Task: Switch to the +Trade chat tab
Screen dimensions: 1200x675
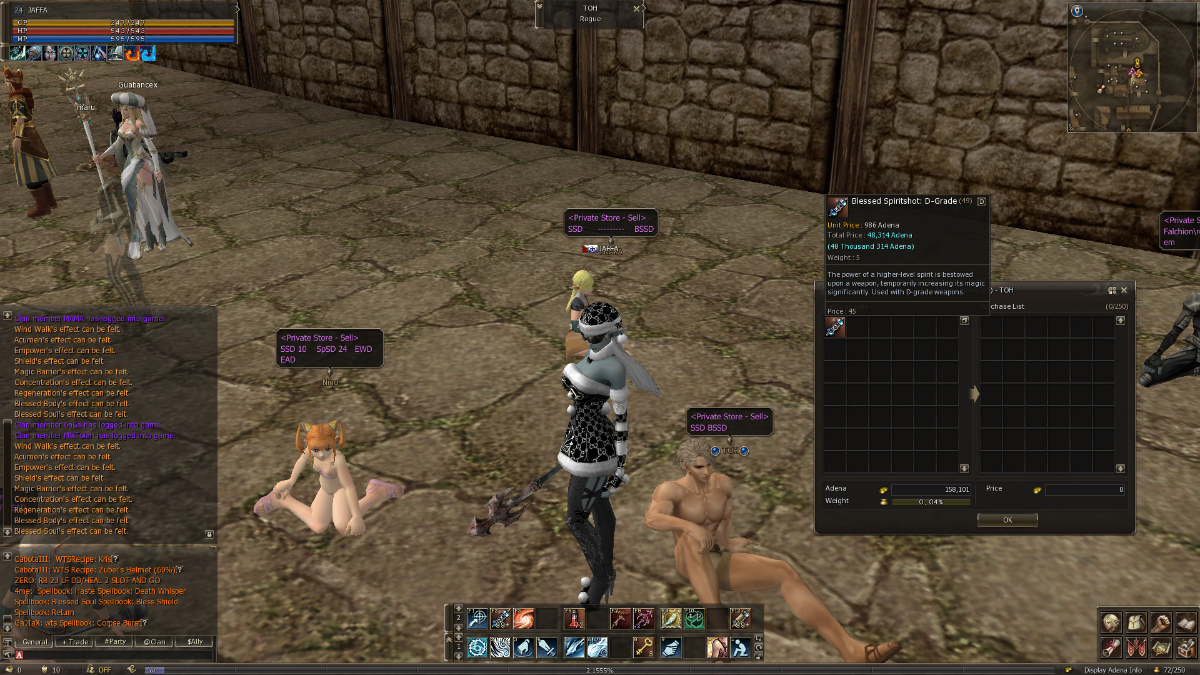Action: 77,641
